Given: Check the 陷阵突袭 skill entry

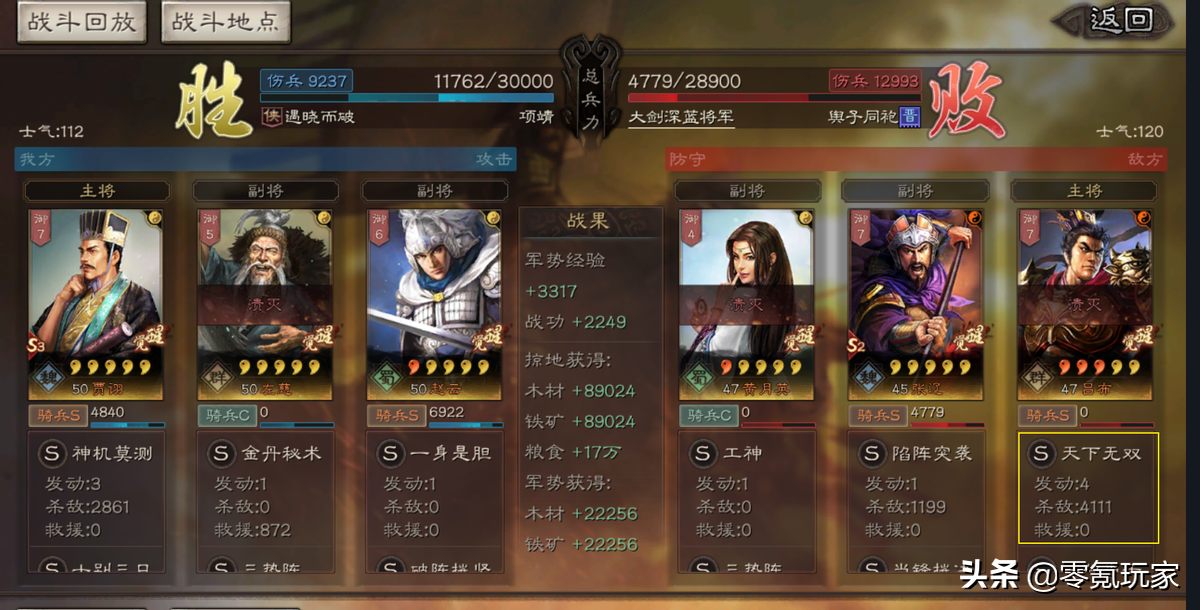Looking at the screenshot, I should tap(916, 454).
